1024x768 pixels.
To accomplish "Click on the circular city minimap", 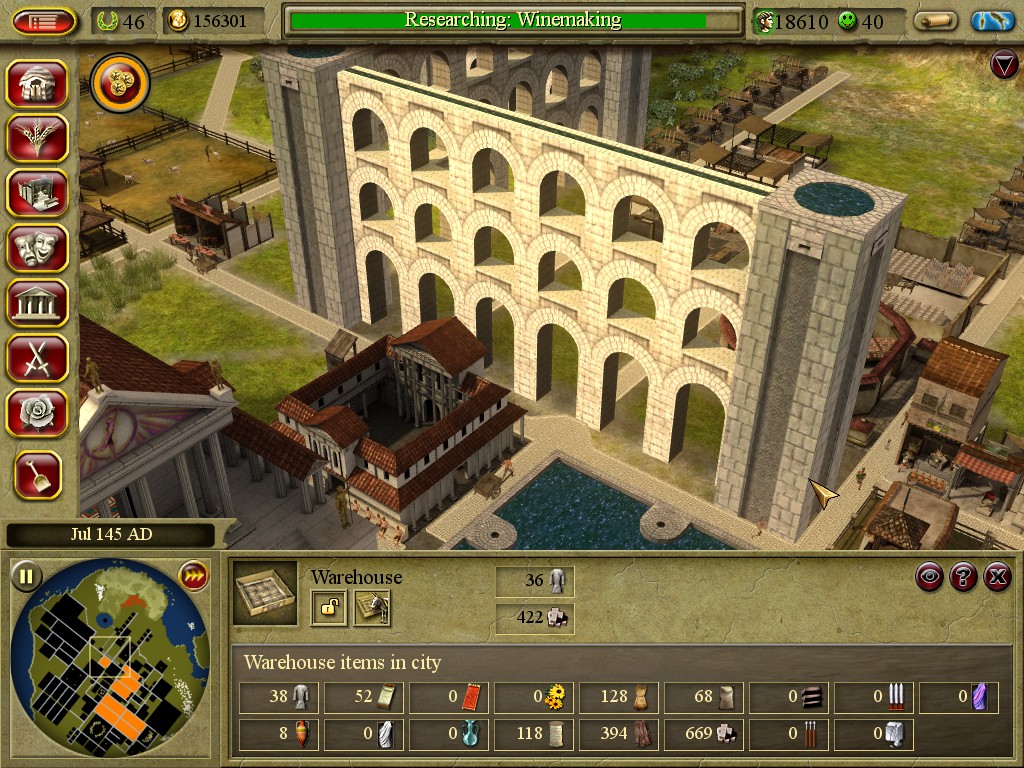I will 110,661.
